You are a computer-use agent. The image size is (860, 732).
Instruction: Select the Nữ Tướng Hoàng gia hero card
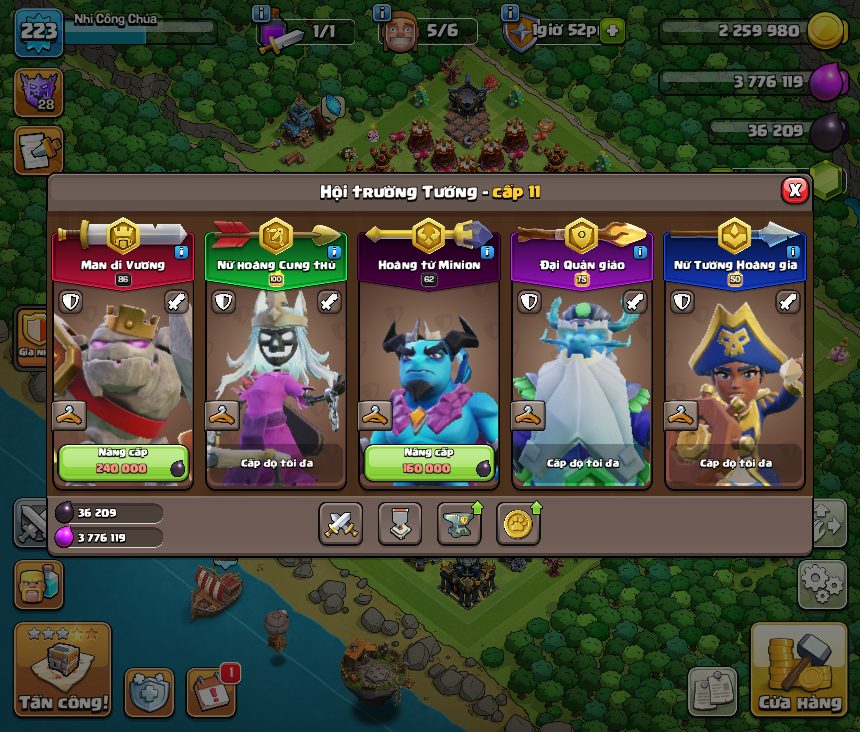pyautogui.click(x=734, y=380)
